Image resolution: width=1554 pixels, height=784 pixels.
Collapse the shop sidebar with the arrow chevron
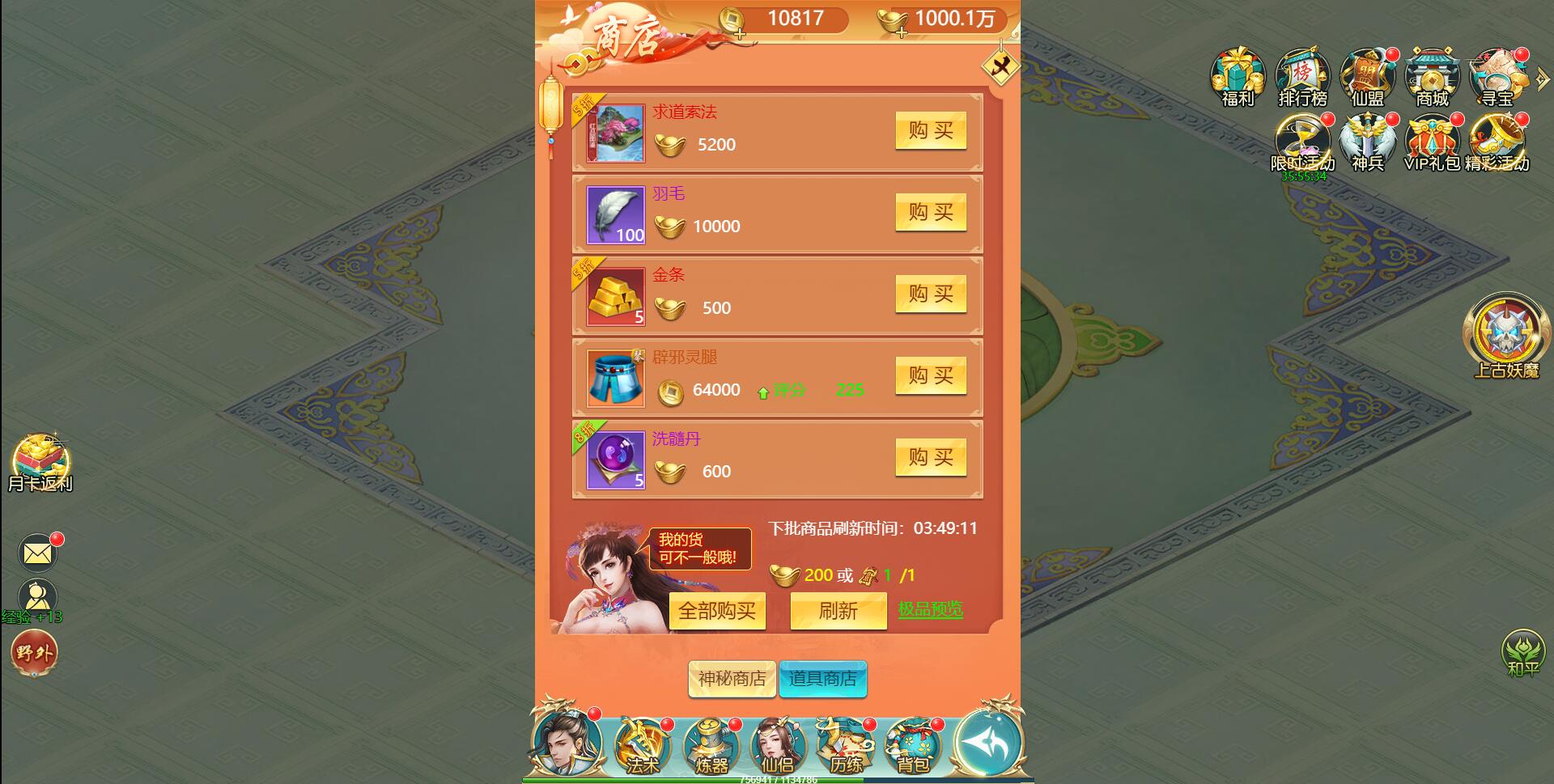1542,78
